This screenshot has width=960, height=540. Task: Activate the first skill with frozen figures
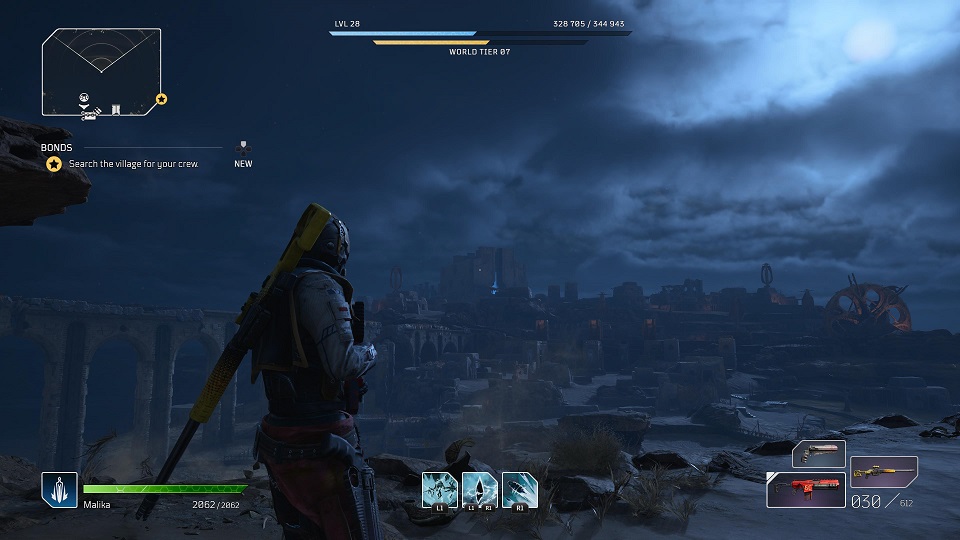(x=439, y=490)
